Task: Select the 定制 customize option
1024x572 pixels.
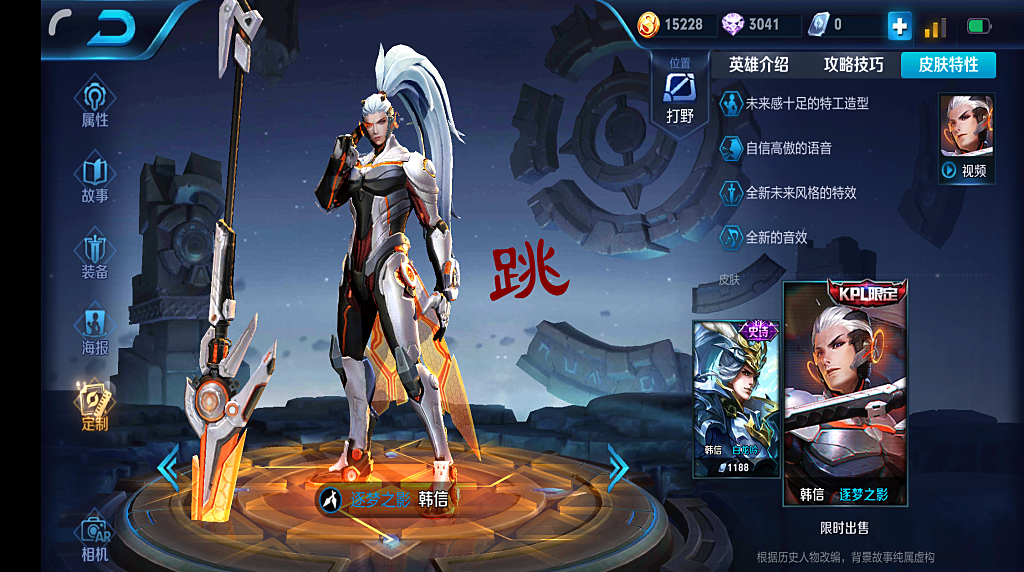Action: pos(95,407)
